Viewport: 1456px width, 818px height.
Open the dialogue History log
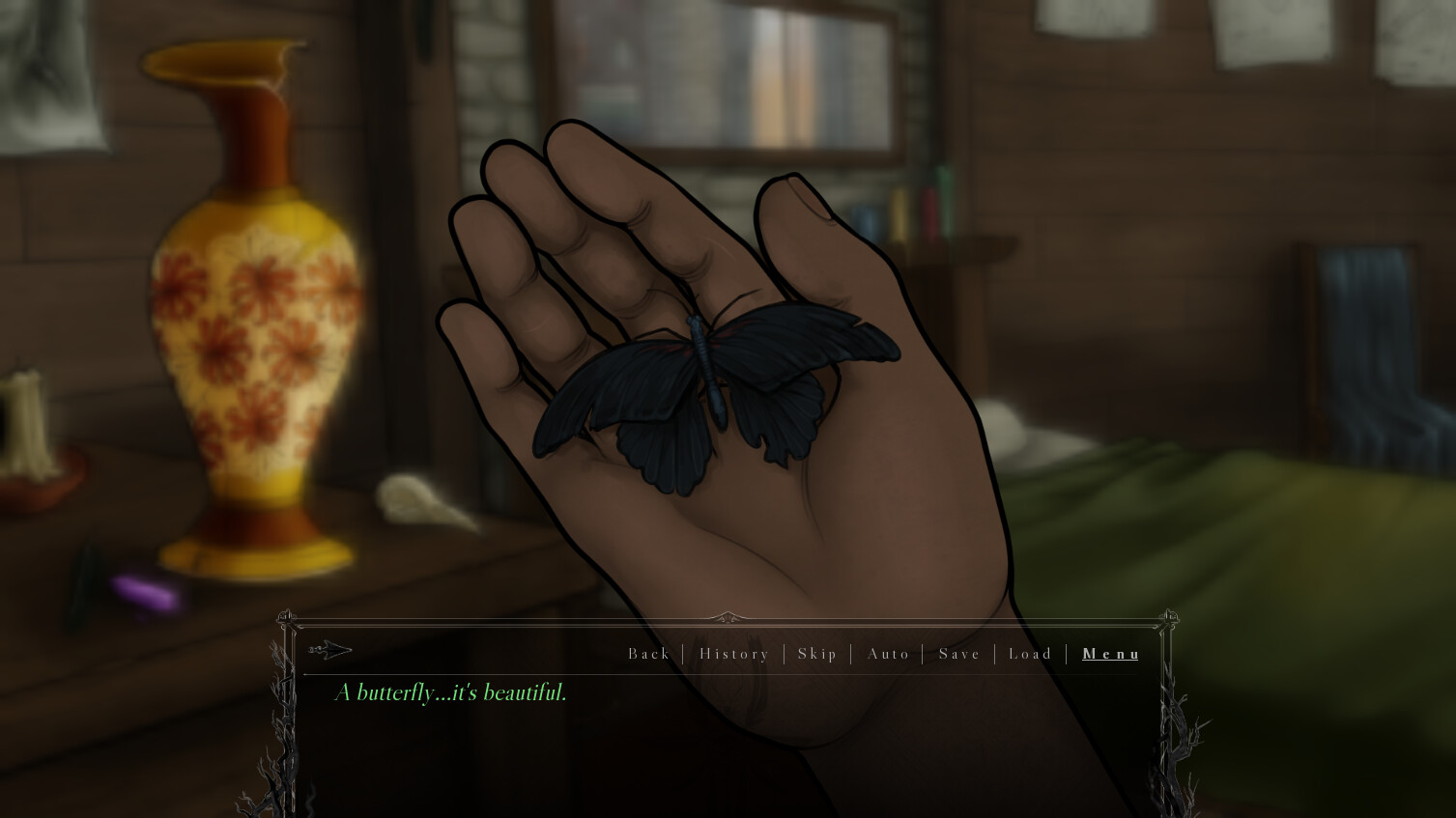coord(733,654)
